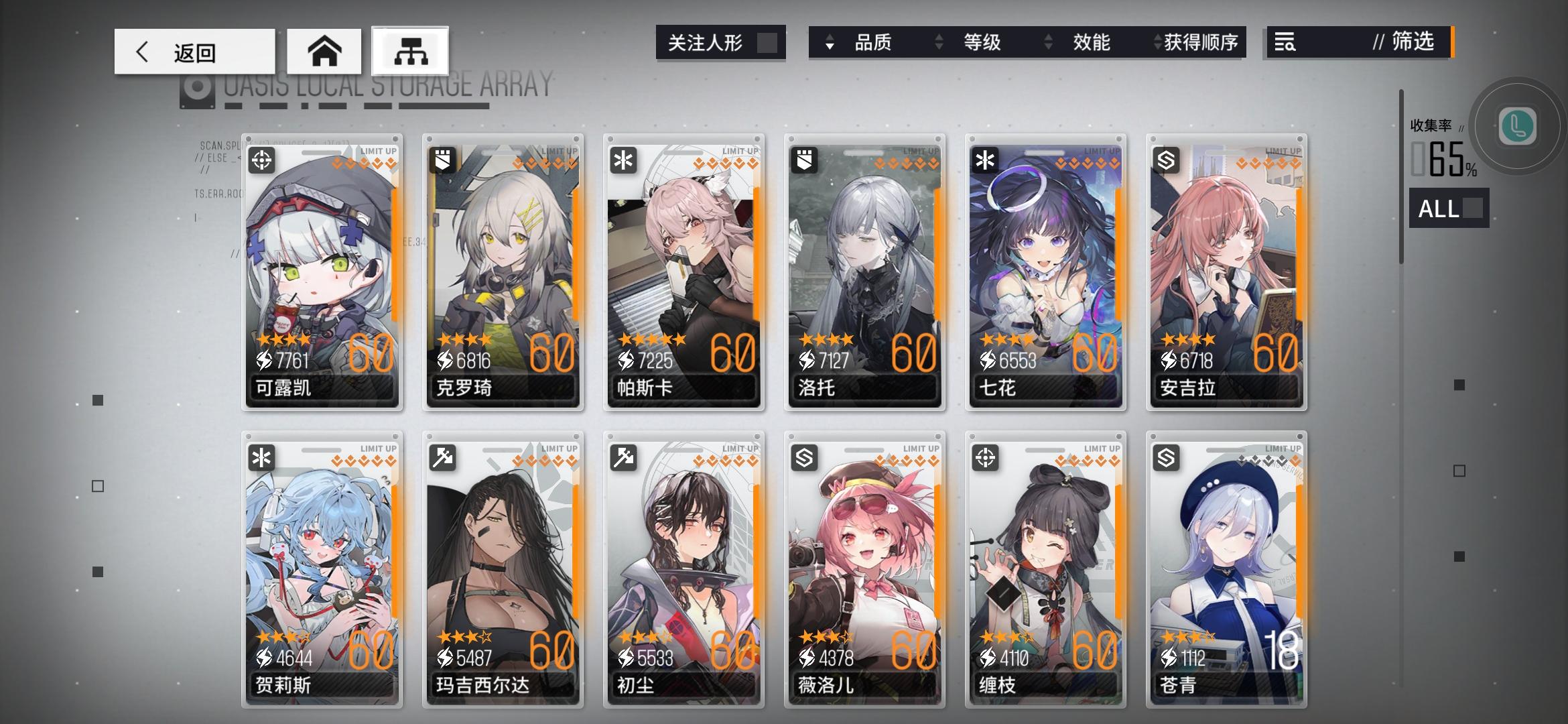The width and height of the screenshot is (1568, 724).
Task: Click the S-class icon on 安吉拉's card
Action: 1167,161
